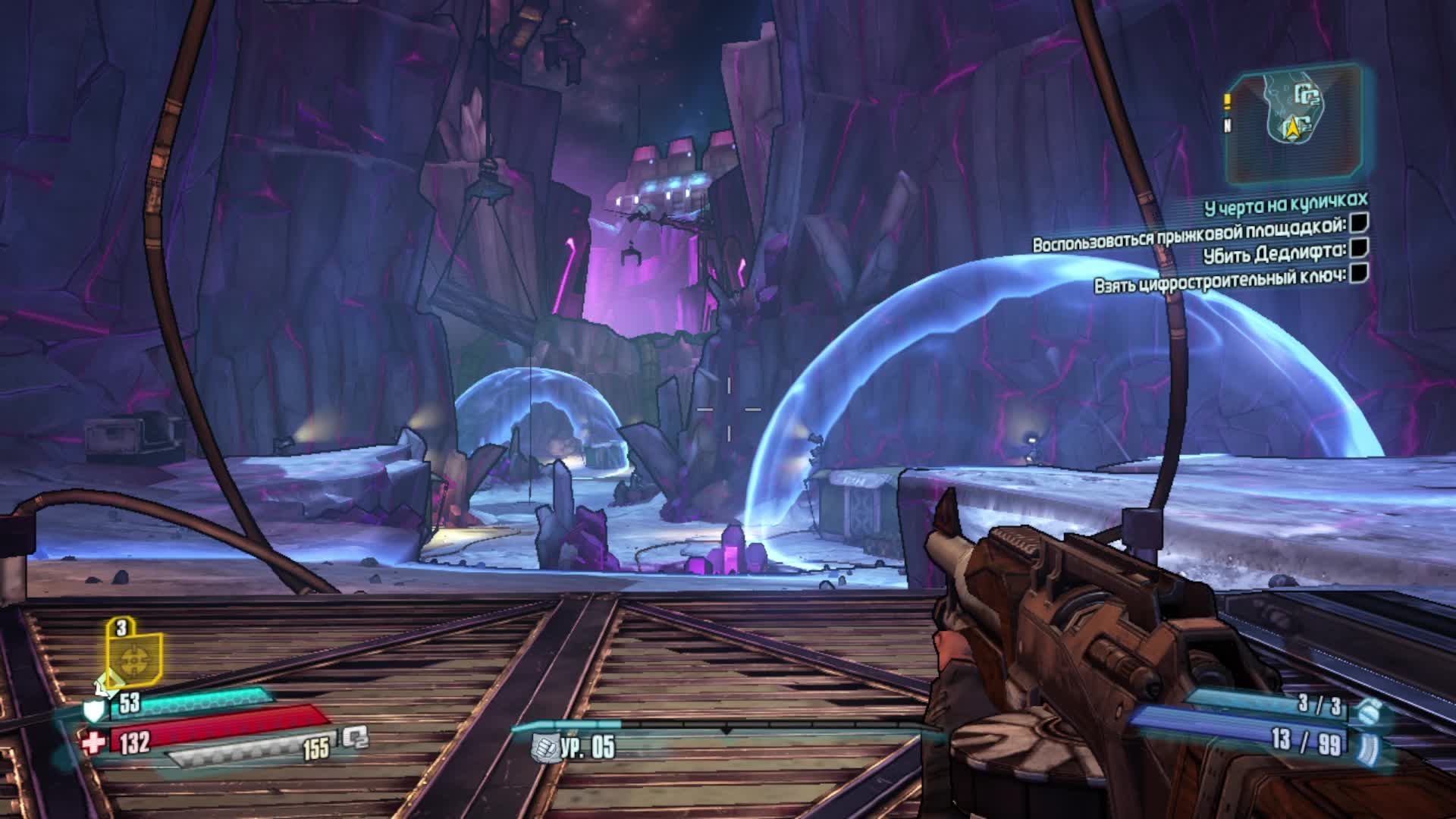Select the grenade icon near the ammo counter

coord(1370,710)
